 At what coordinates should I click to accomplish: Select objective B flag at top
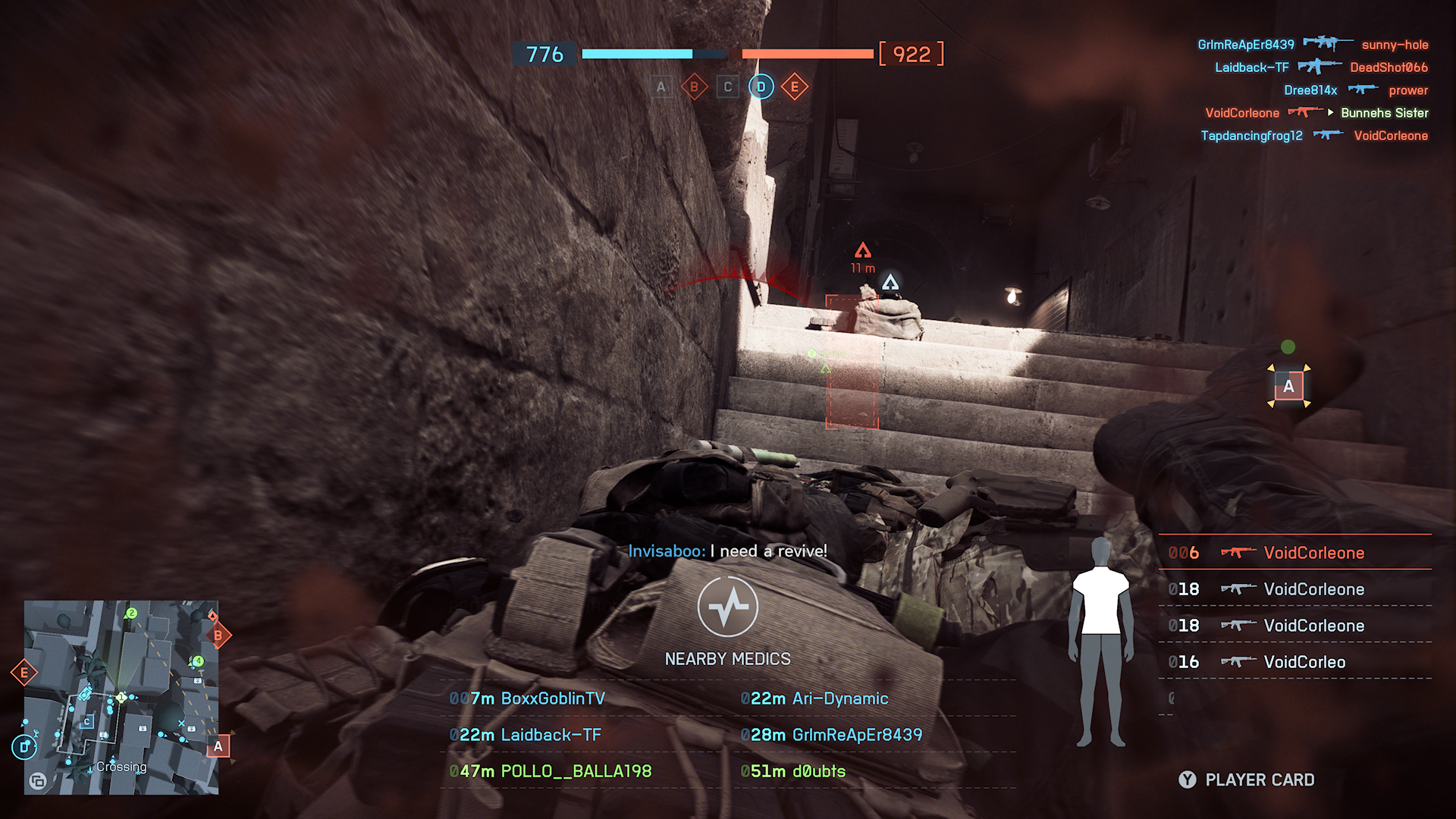[694, 87]
